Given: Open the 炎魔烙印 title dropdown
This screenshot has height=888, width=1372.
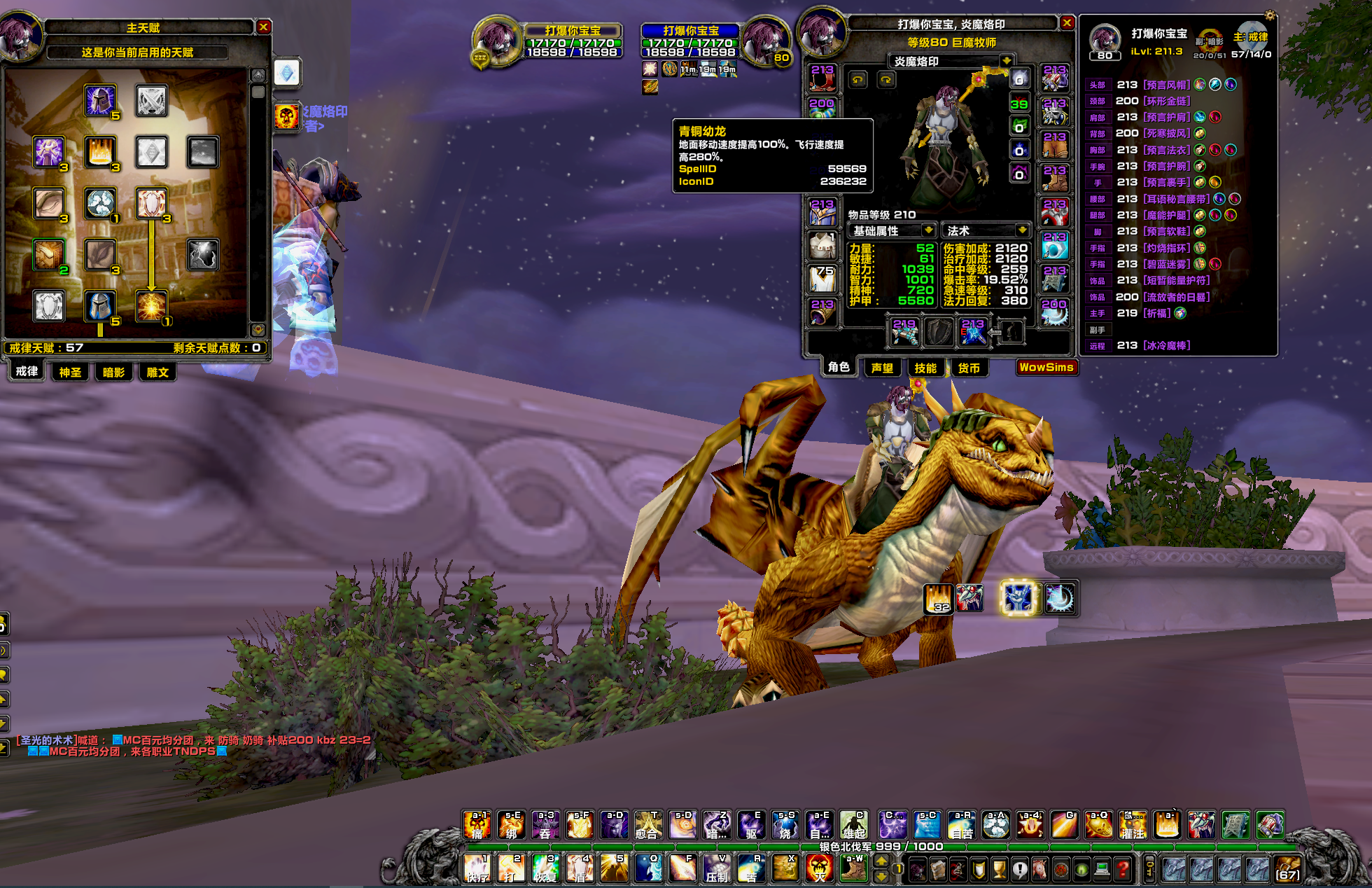Looking at the screenshot, I should 1006,61.
